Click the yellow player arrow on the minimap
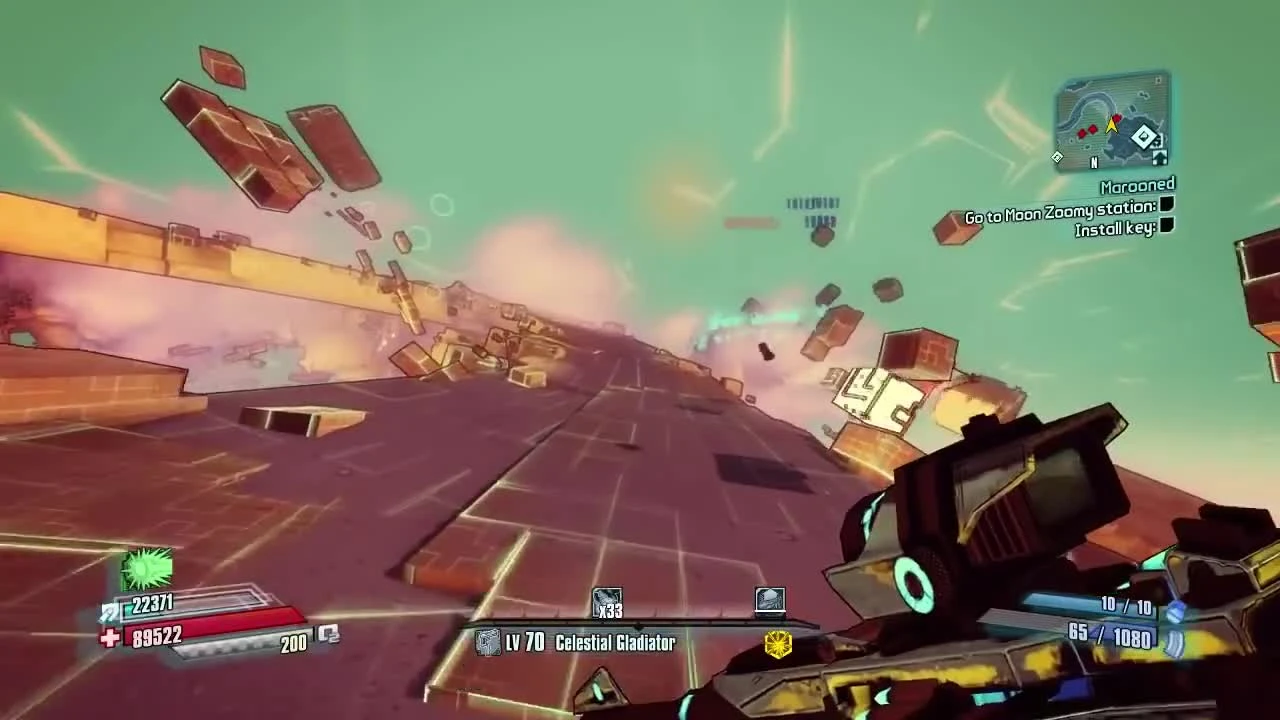This screenshot has width=1280, height=720. point(1111,124)
